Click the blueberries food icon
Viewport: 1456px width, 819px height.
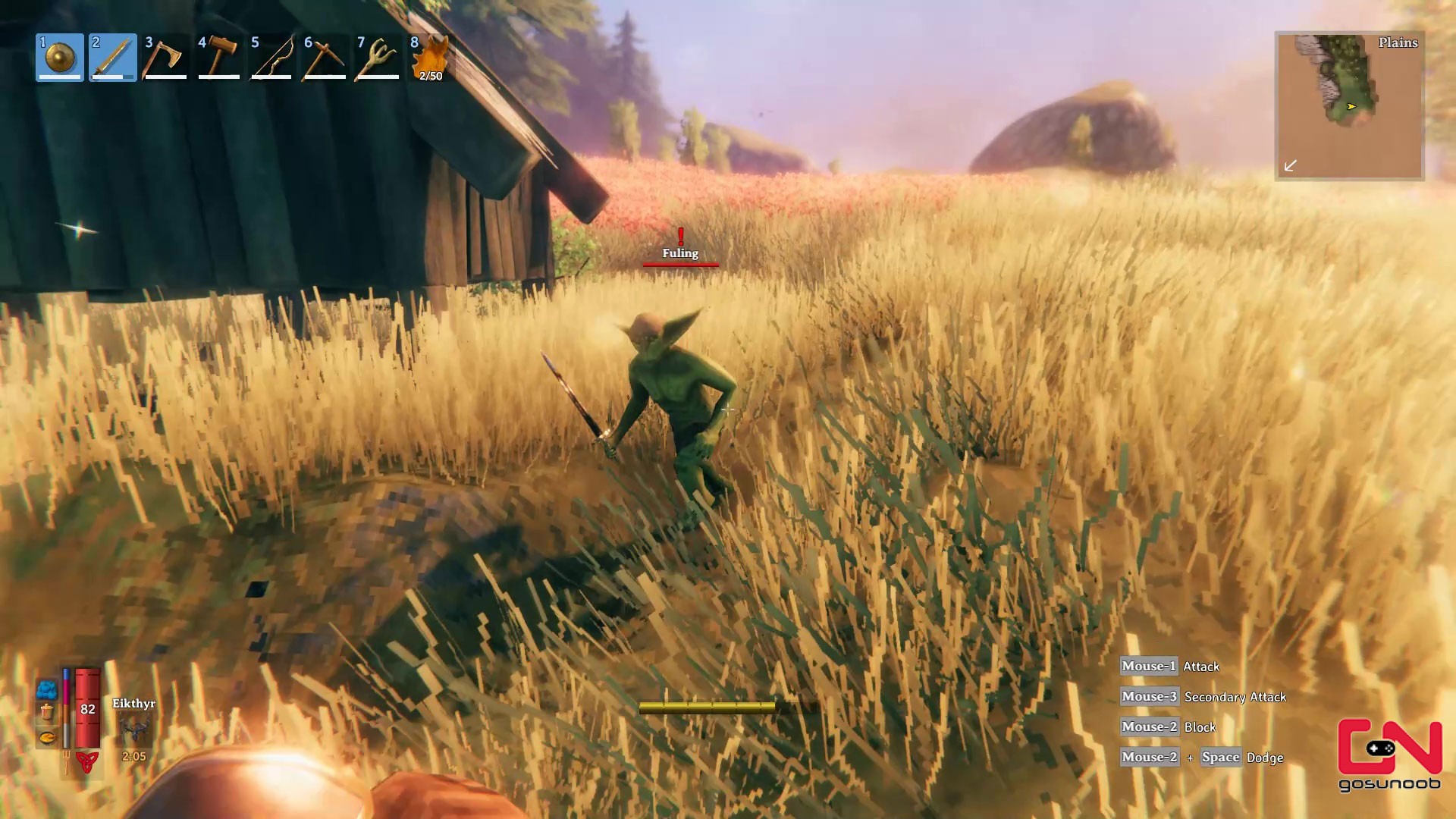point(47,690)
